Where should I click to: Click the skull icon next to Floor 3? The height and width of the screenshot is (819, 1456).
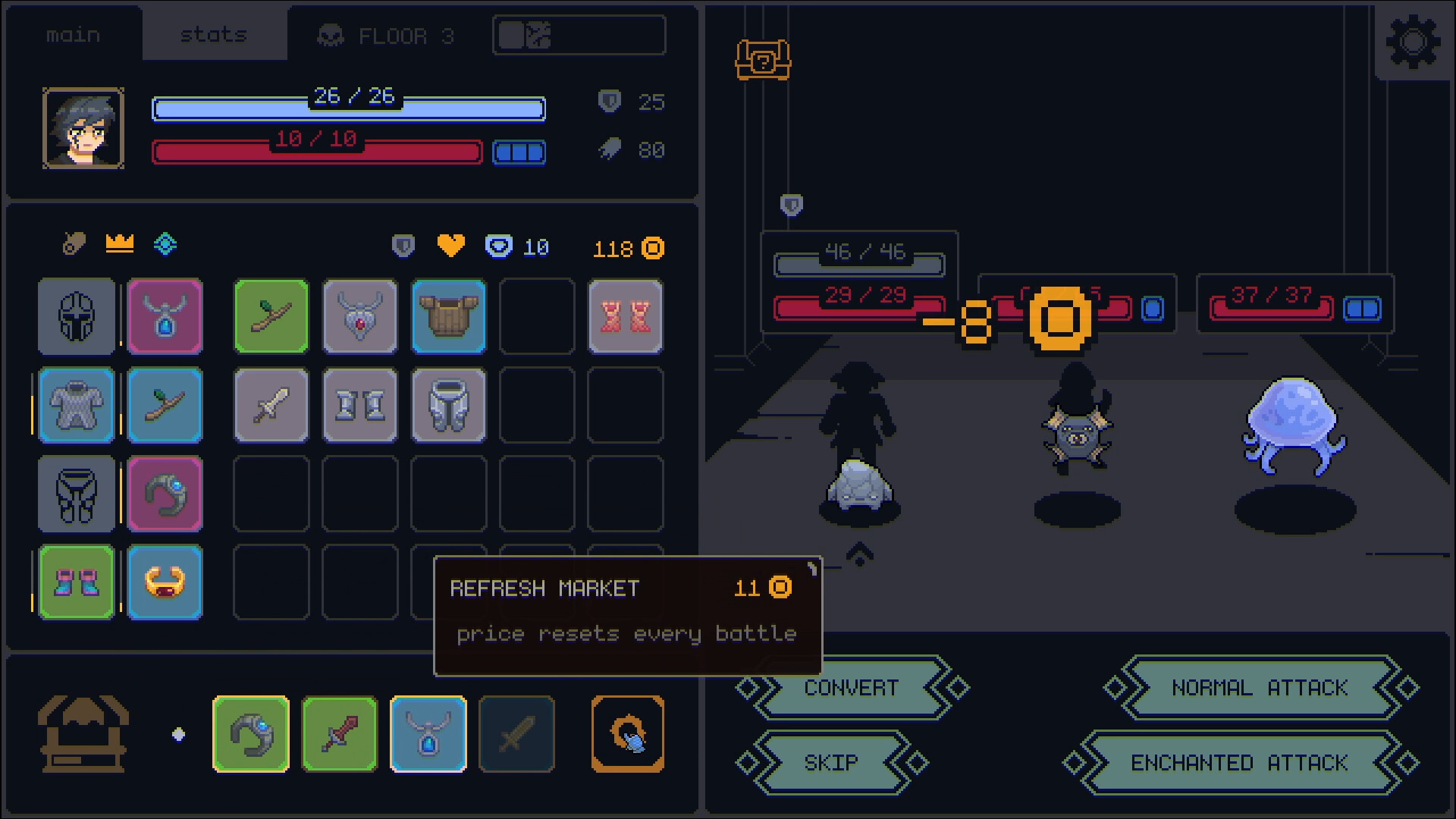[329, 35]
